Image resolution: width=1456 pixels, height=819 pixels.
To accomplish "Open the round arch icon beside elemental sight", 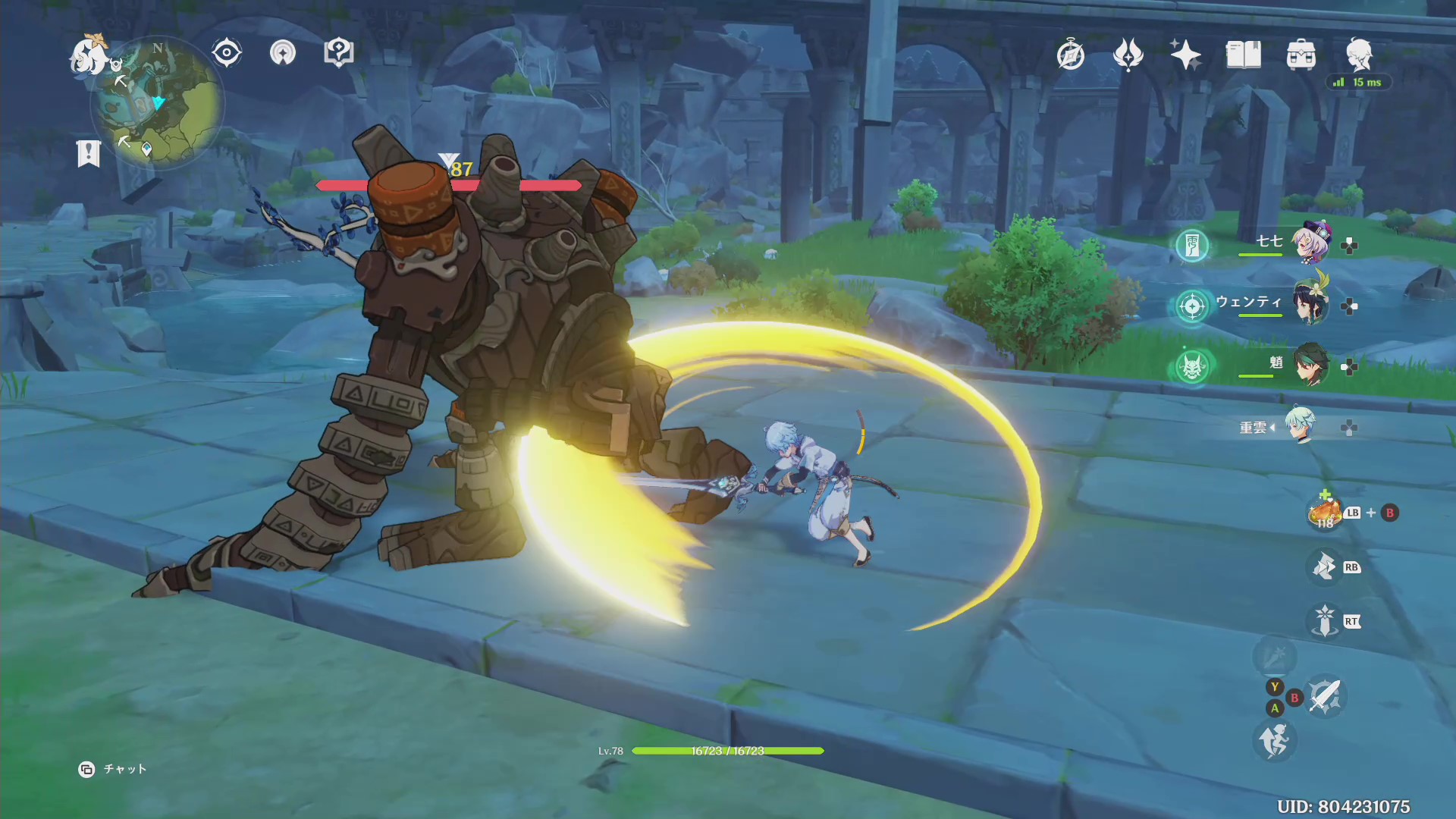I will point(283,53).
